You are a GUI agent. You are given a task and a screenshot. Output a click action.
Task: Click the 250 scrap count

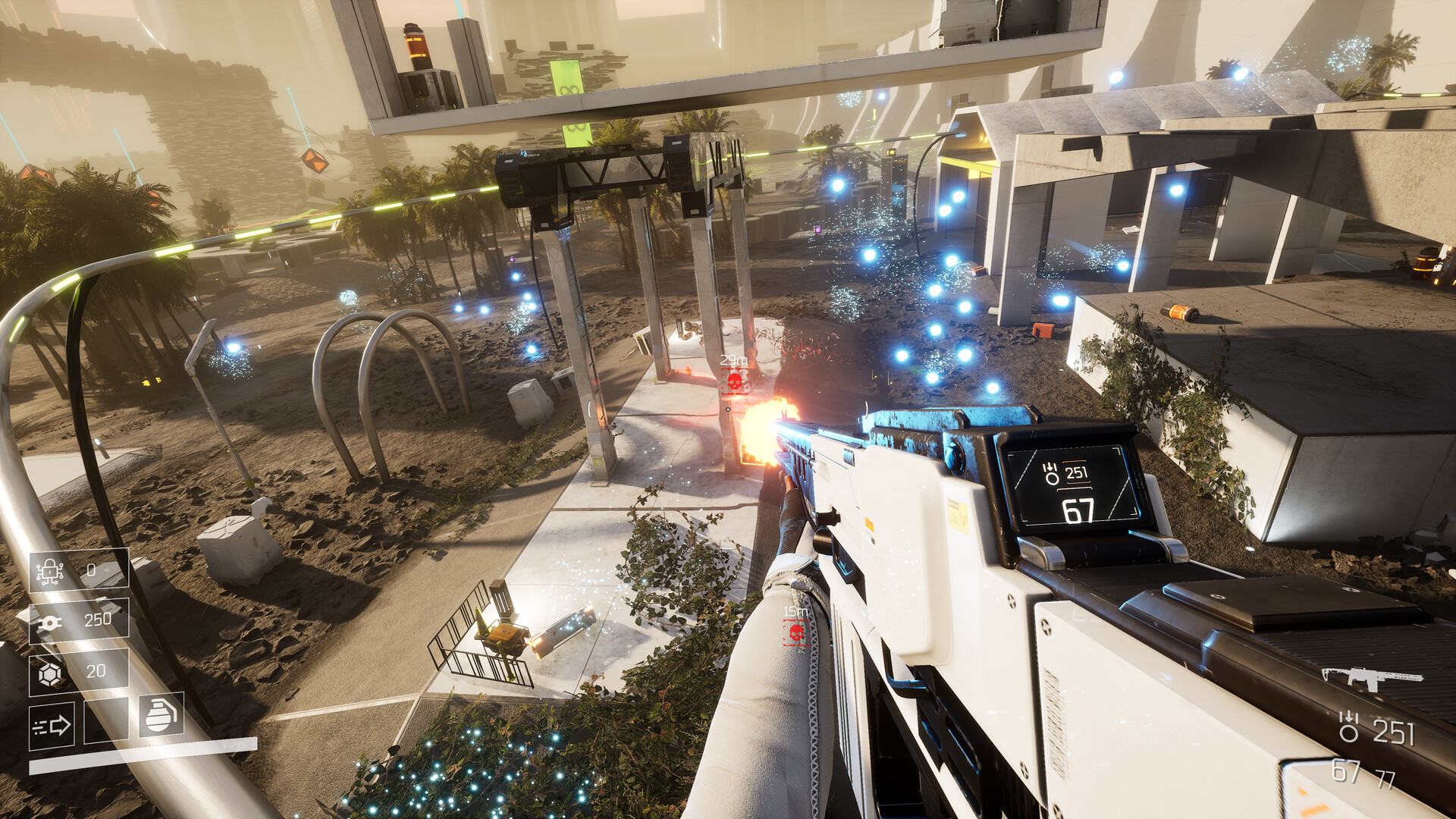[97, 620]
